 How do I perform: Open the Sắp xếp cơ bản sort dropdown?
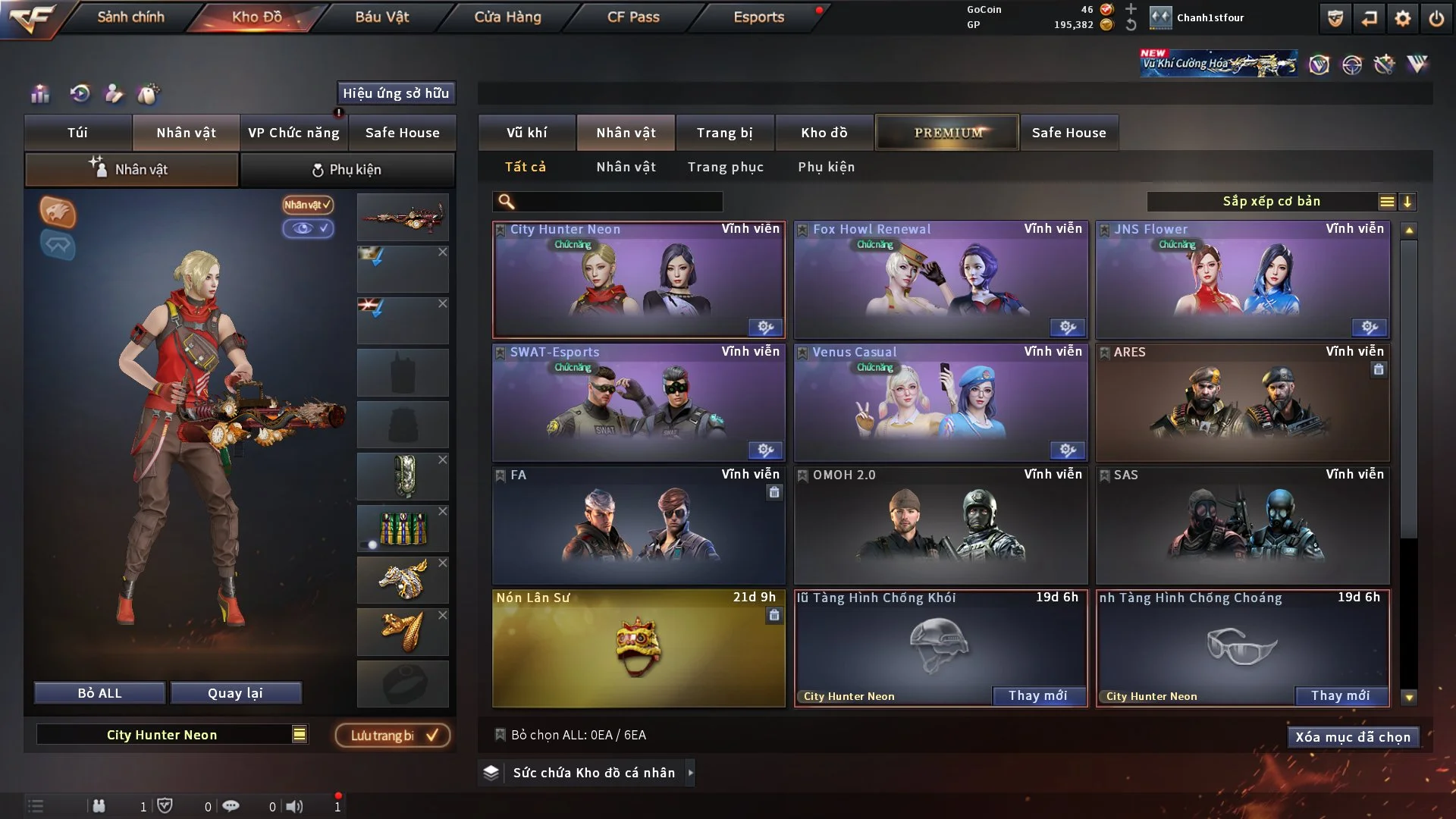(1271, 202)
